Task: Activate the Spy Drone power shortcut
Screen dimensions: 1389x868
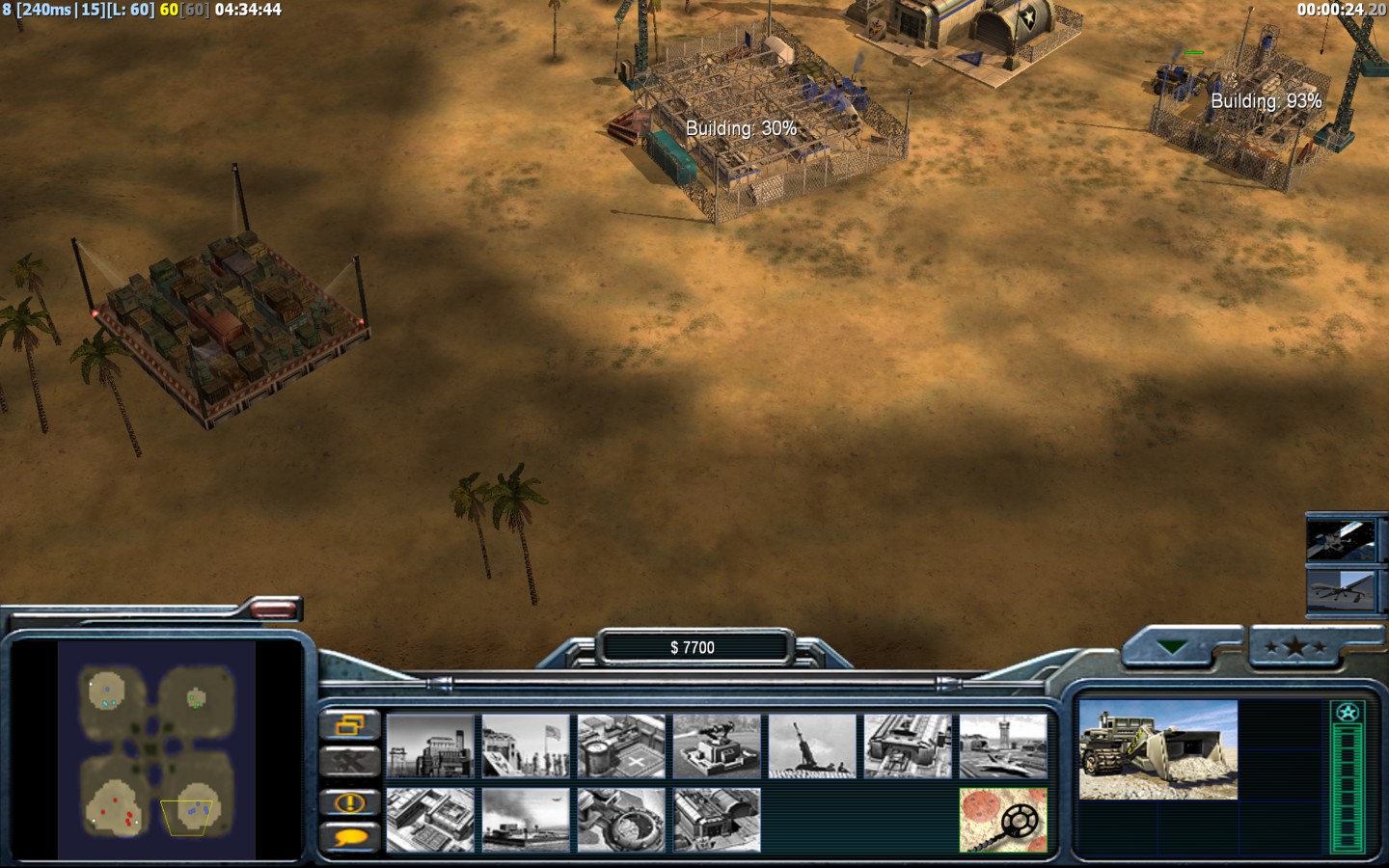Action: [1342, 588]
